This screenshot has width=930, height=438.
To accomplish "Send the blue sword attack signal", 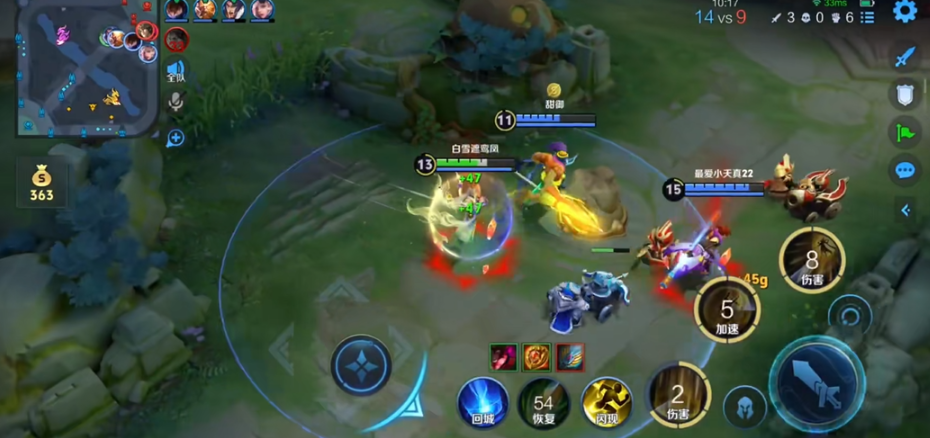I will (905, 56).
